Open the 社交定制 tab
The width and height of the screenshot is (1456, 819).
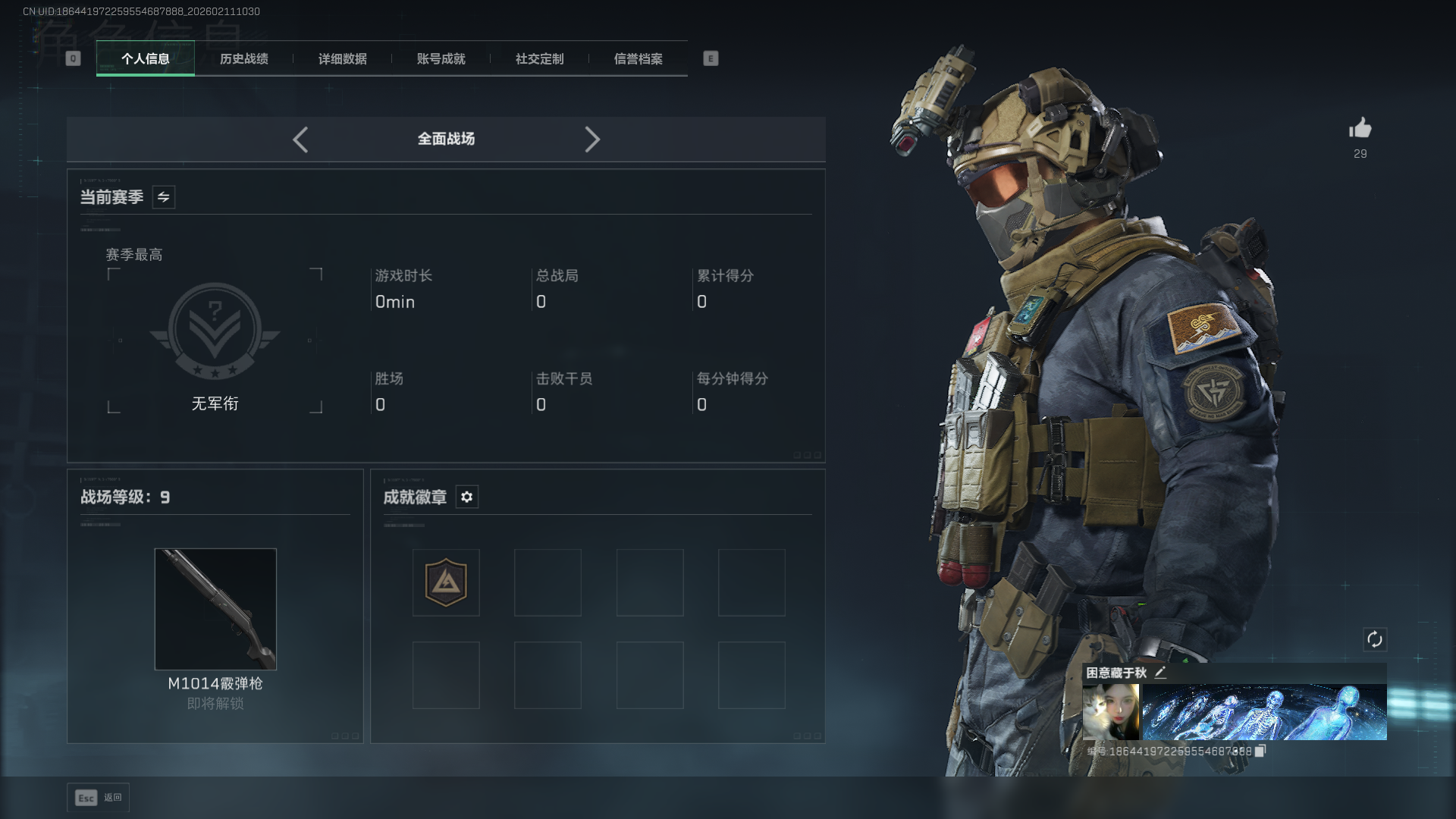(539, 58)
